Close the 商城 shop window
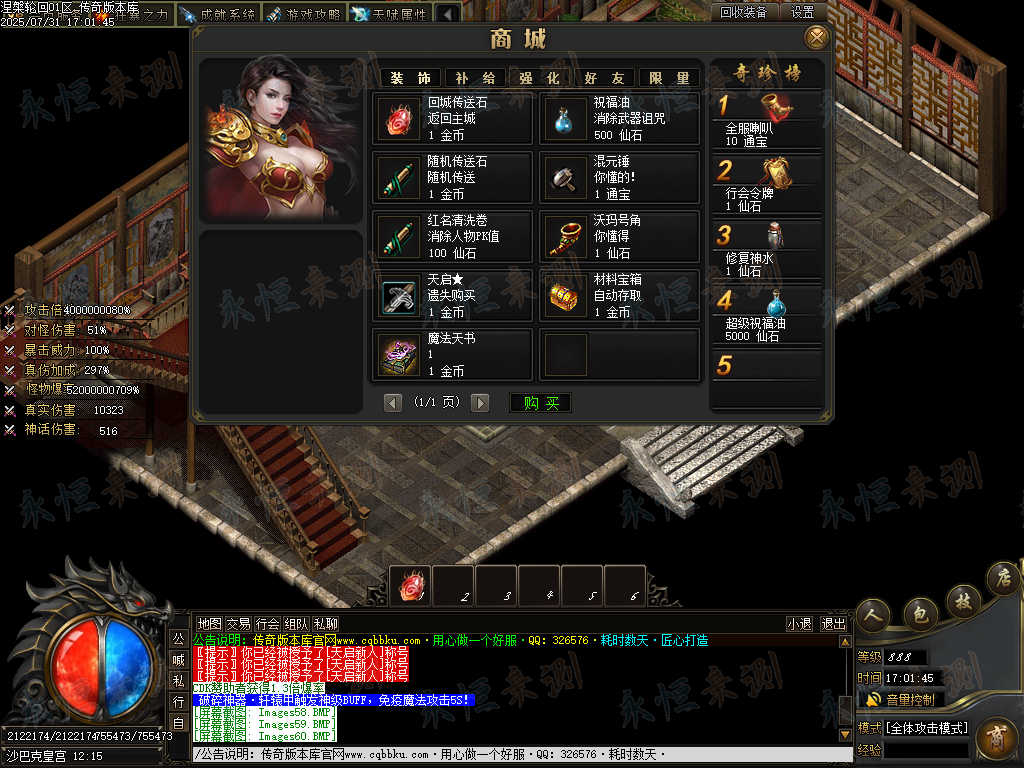Image resolution: width=1024 pixels, height=768 pixels. coord(817,38)
